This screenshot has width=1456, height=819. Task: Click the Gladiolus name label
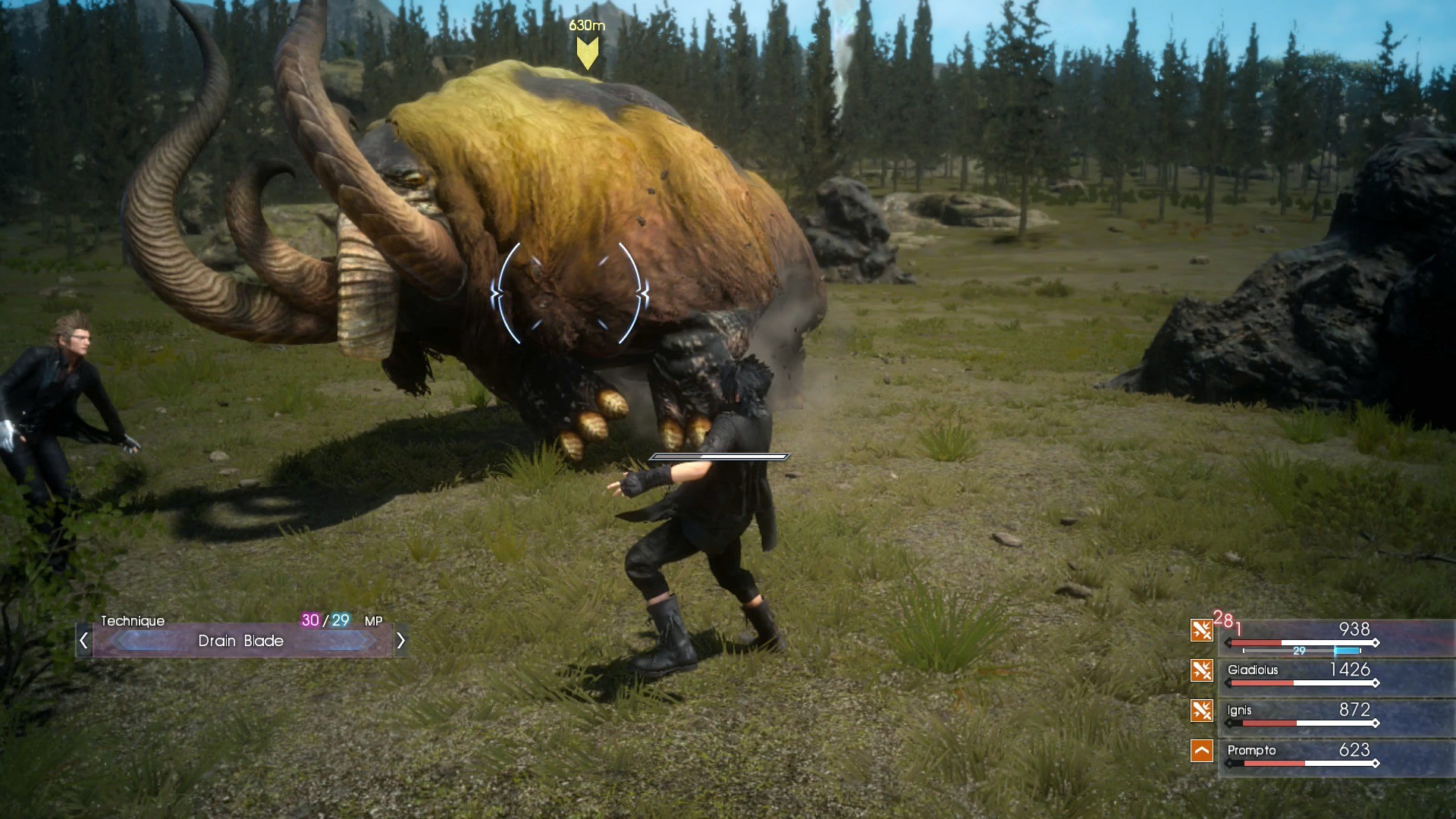click(1252, 671)
